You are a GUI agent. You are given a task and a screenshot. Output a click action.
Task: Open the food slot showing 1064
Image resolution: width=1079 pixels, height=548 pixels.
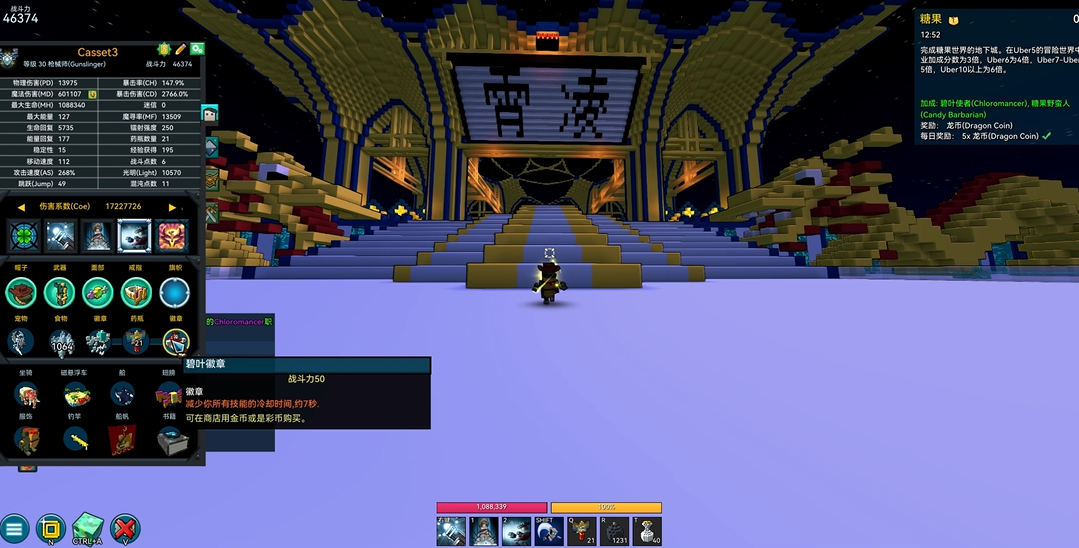click(62, 342)
